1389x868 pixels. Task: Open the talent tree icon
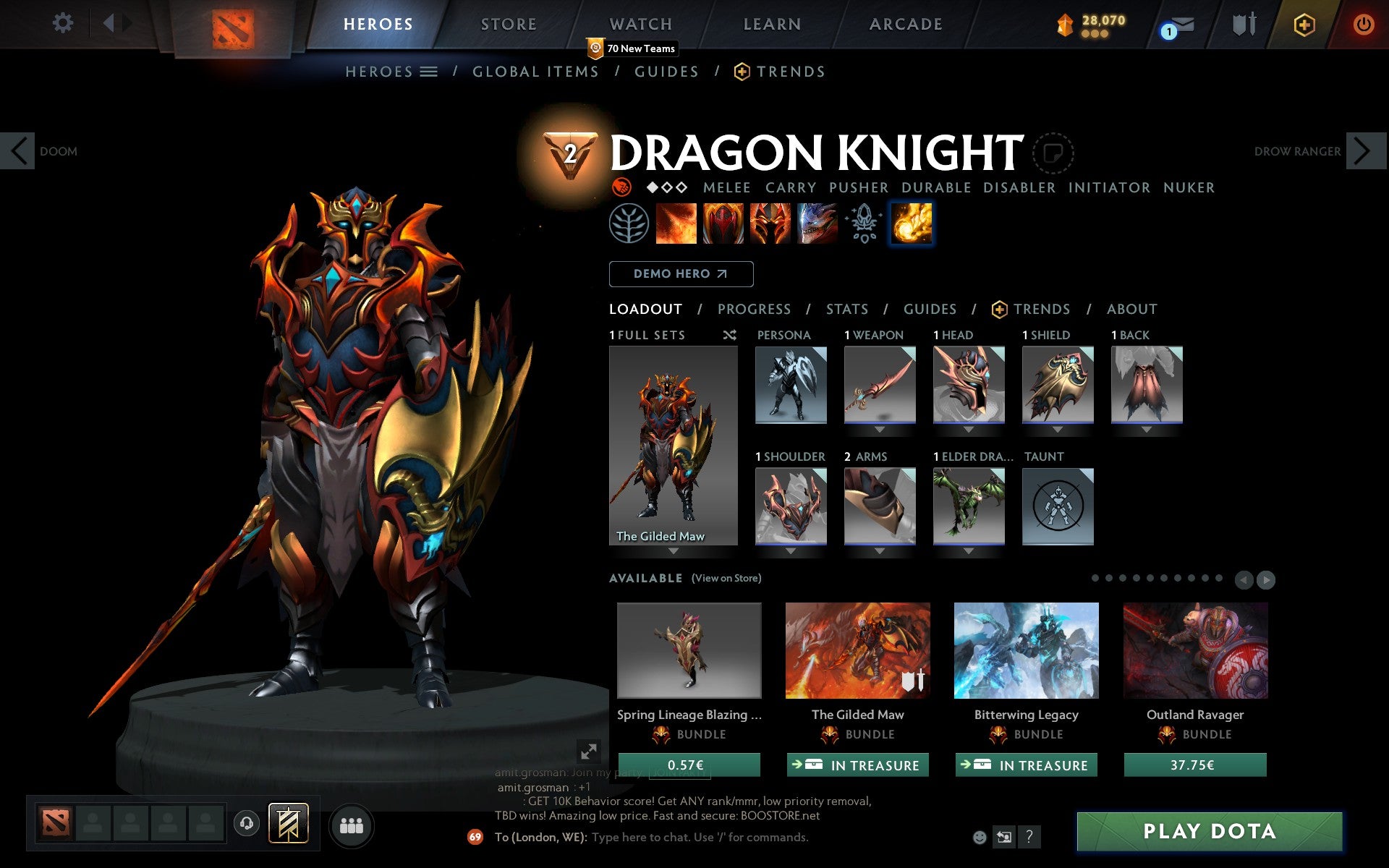point(630,223)
